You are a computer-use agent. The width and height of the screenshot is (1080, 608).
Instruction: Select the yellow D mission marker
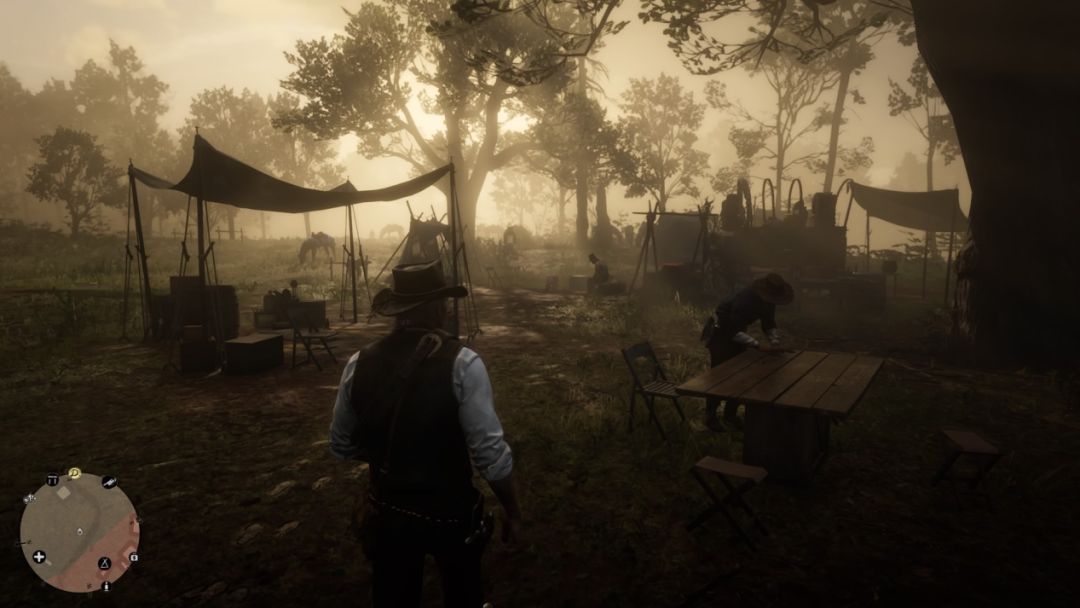(74, 473)
